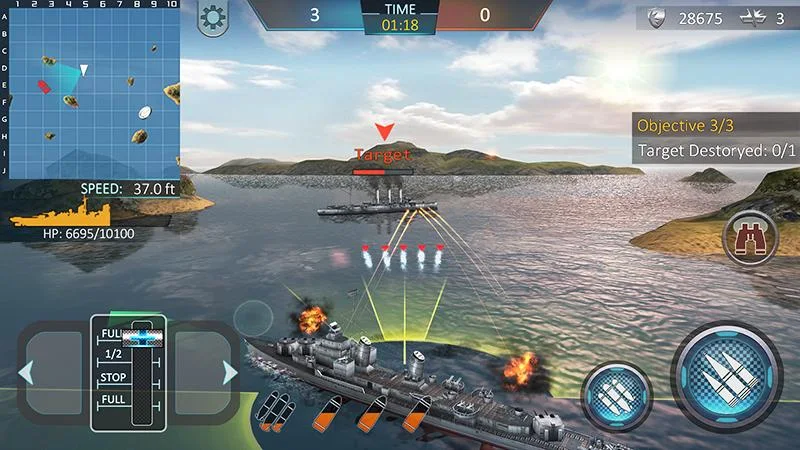Fire the large three-shell main guns button

(x=726, y=375)
